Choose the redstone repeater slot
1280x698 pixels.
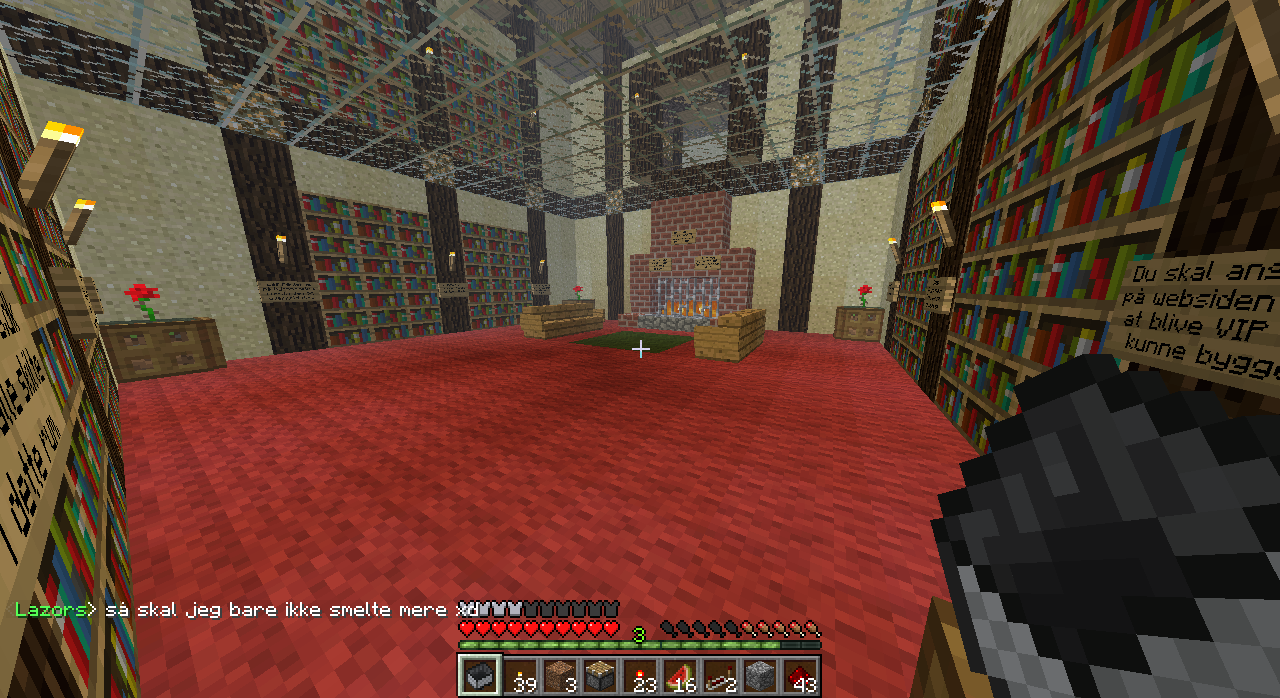pyautogui.click(x=720, y=675)
